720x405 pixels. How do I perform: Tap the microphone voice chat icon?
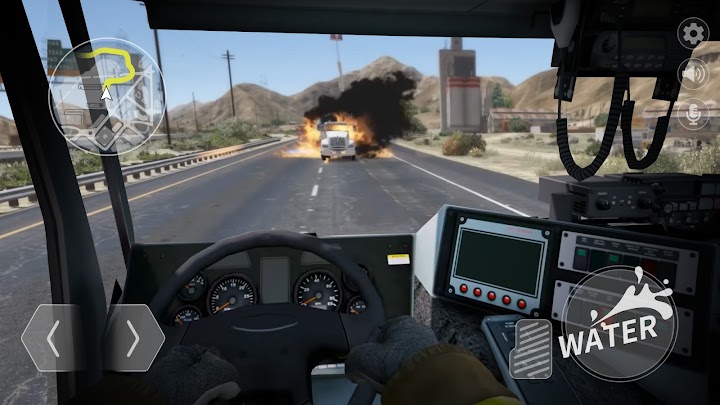(692, 114)
